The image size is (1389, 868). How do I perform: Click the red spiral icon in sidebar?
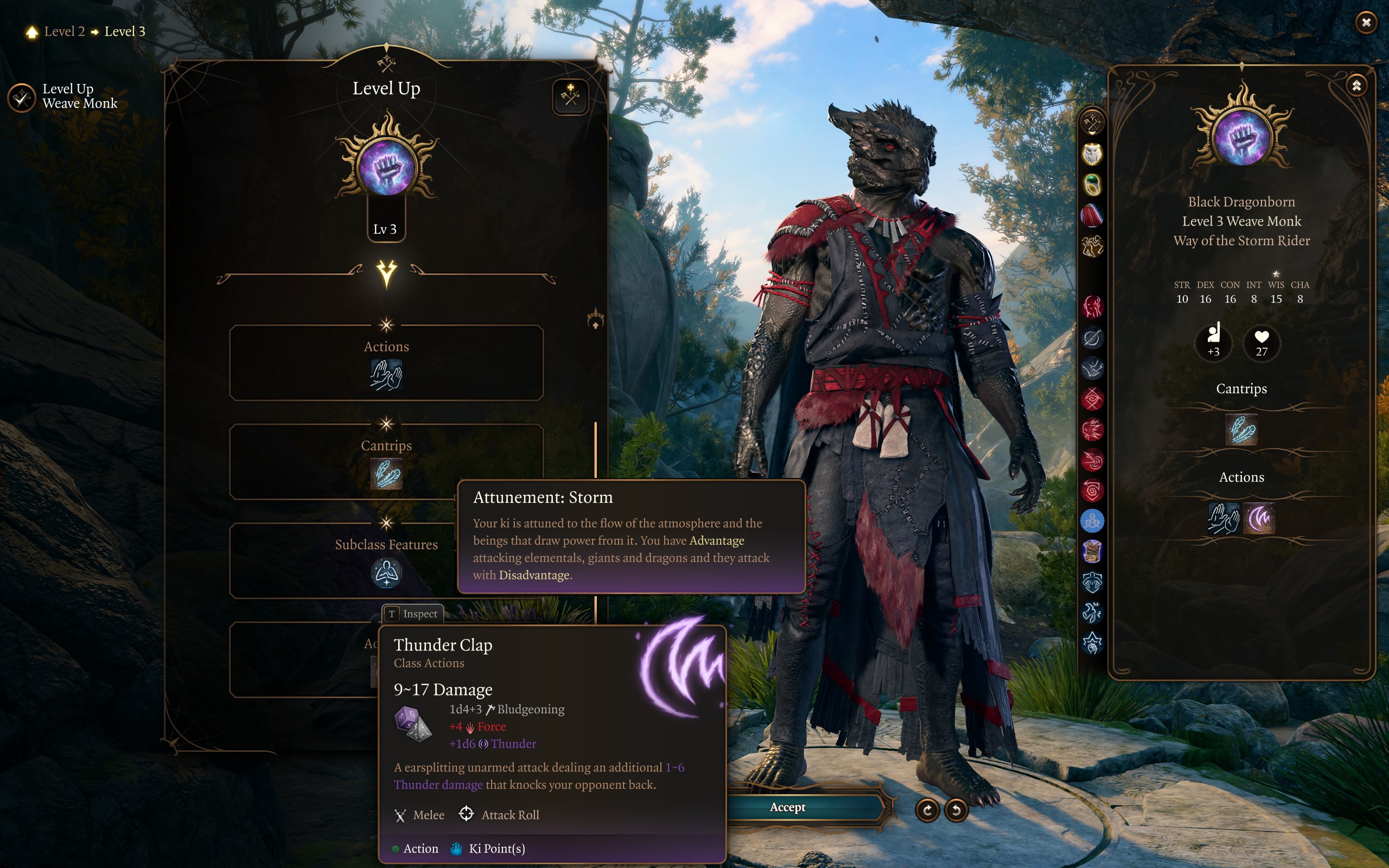point(1092,491)
